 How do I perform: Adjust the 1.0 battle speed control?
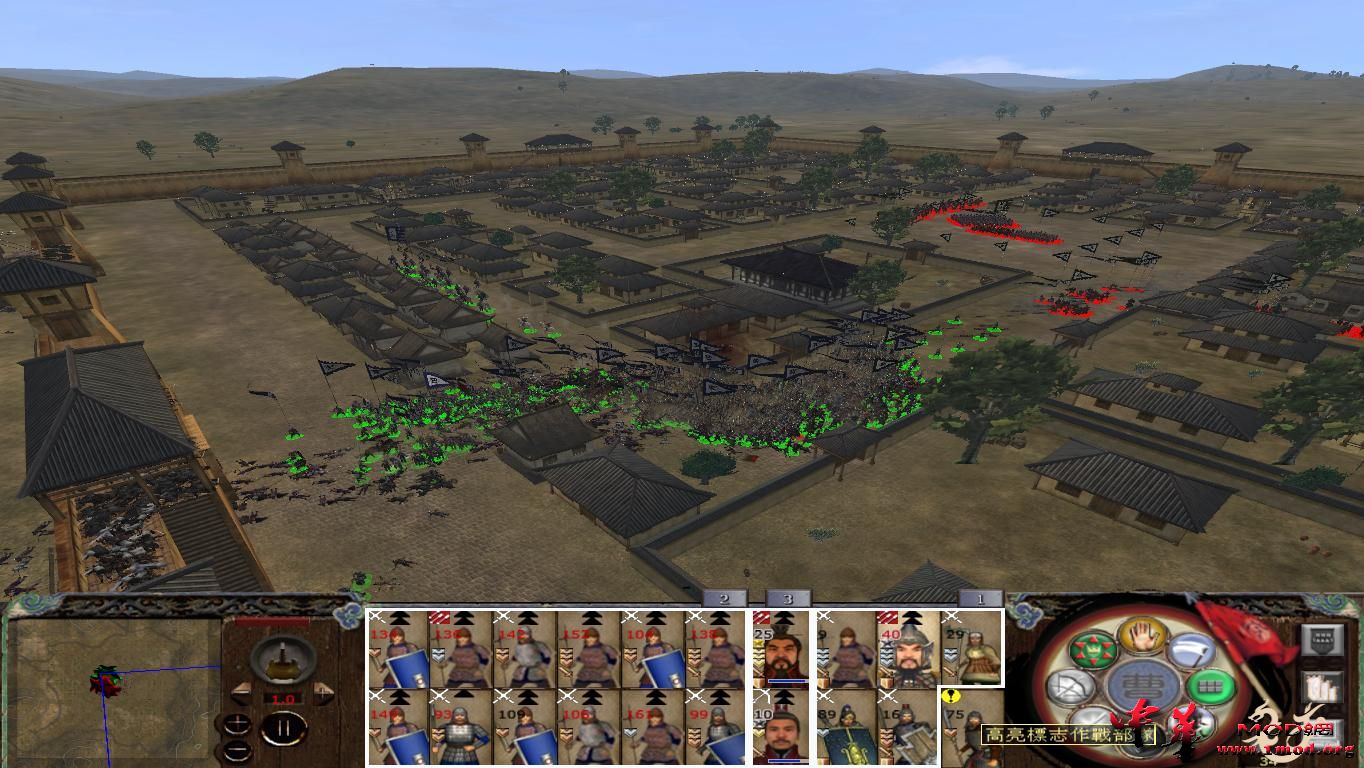(x=283, y=698)
